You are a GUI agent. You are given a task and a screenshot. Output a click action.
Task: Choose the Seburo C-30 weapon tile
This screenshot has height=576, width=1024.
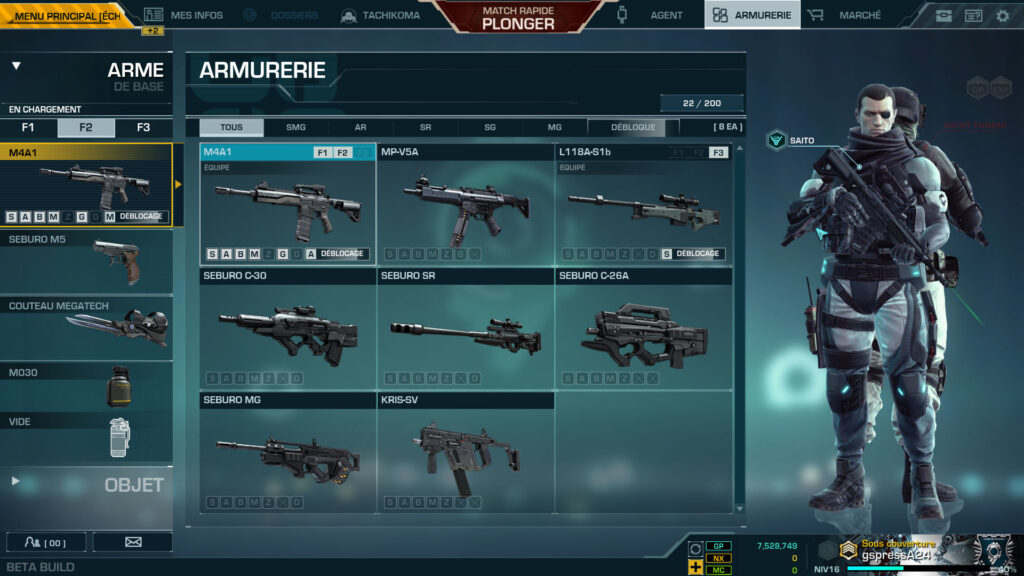288,328
